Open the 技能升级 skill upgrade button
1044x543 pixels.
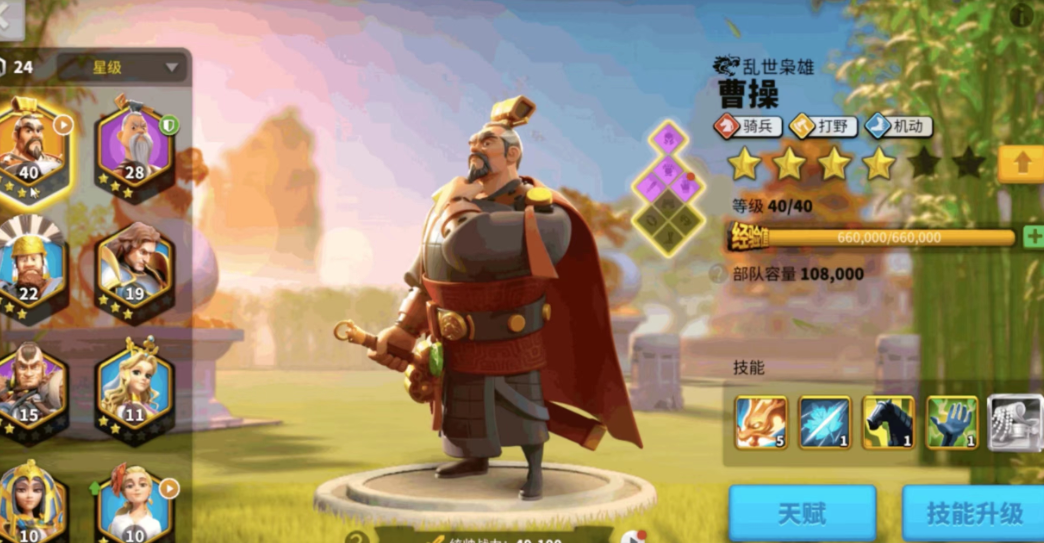[973, 513]
